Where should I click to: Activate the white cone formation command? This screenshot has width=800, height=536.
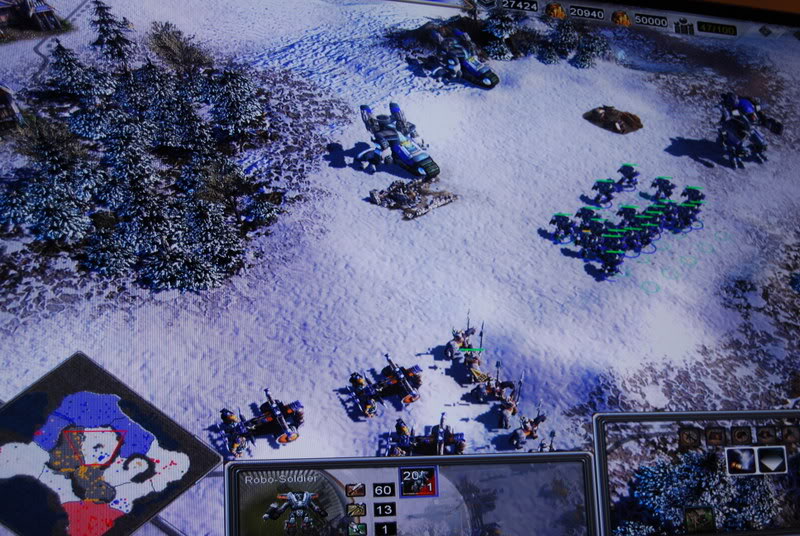click(771, 460)
